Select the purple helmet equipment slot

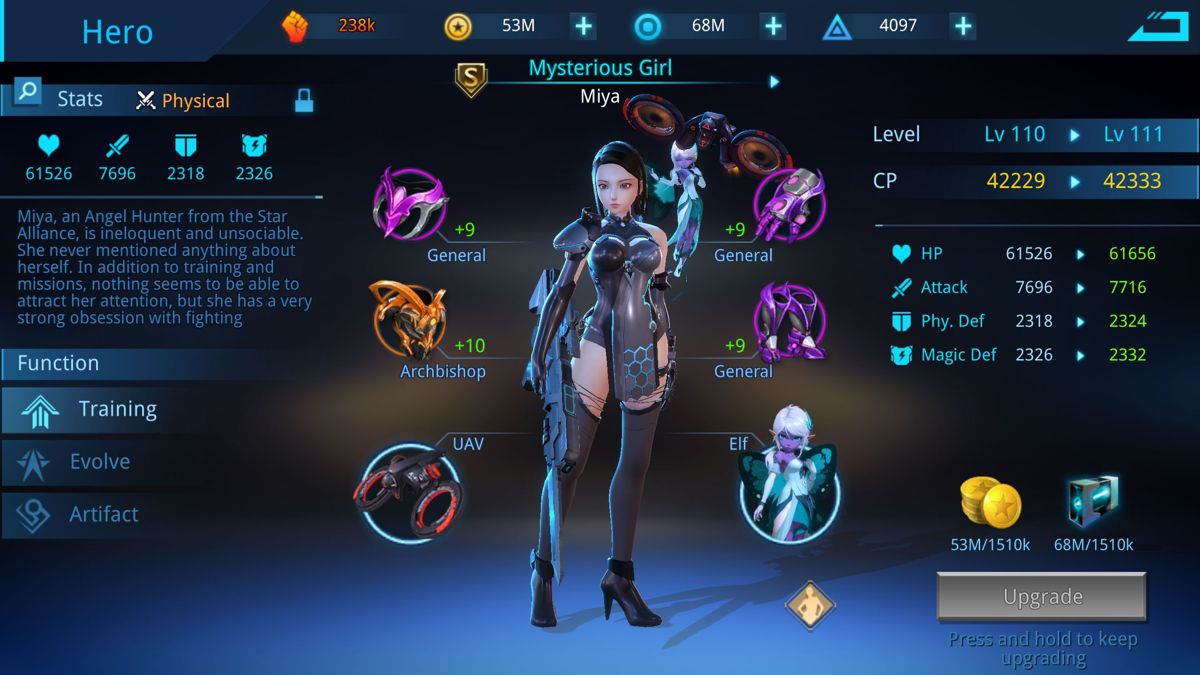(x=409, y=203)
